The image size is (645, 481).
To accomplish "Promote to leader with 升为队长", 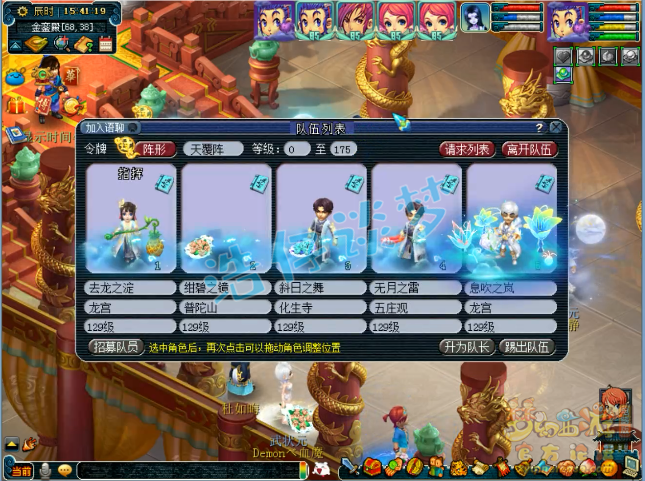I will pyautogui.click(x=466, y=347).
